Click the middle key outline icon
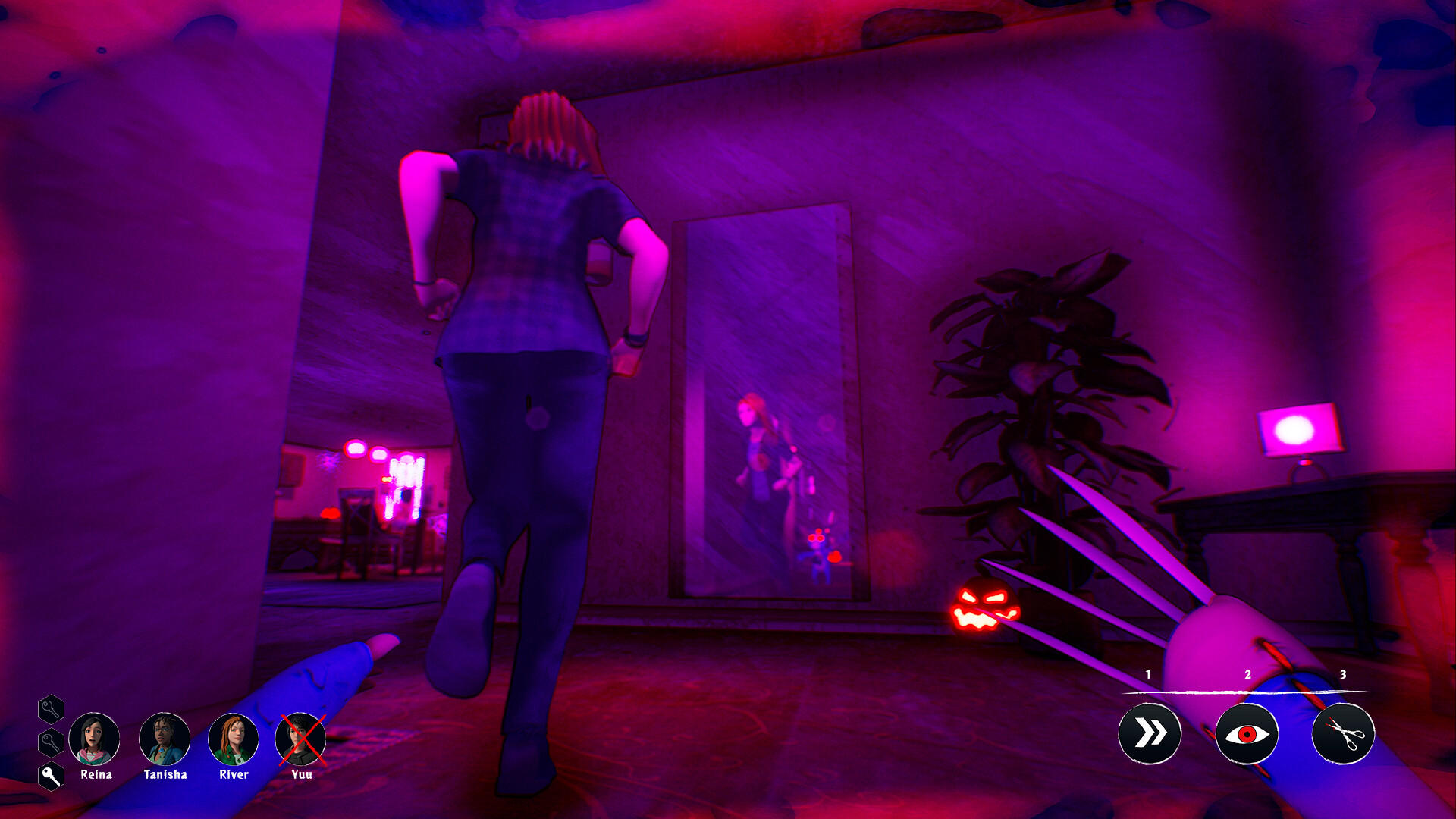Viewport: 1456px width, 819px height. click(x=51, y=743)
